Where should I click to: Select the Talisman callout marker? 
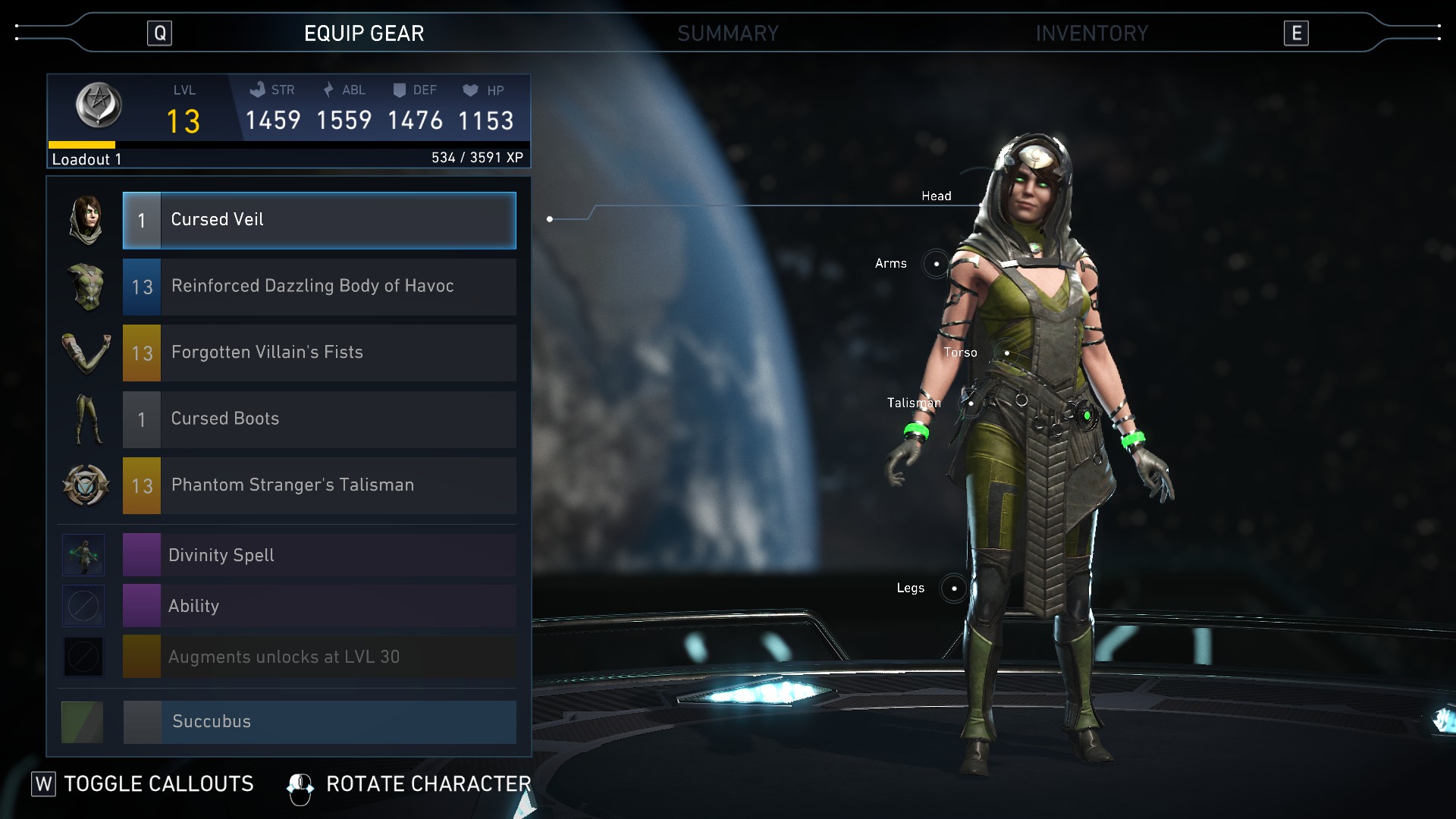(x=971, y=403)
